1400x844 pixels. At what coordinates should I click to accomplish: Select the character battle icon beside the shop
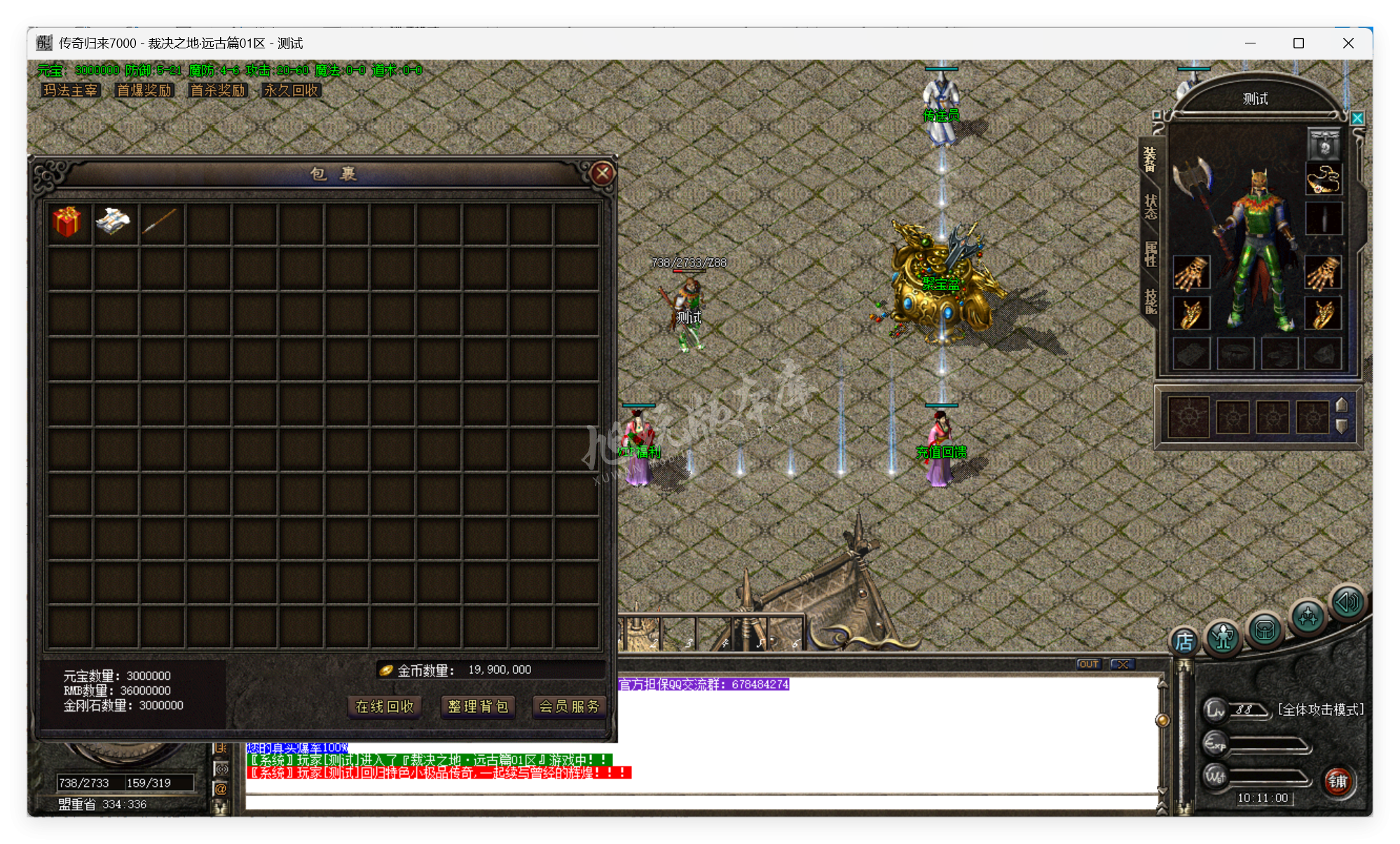(x=1222, y=639)
